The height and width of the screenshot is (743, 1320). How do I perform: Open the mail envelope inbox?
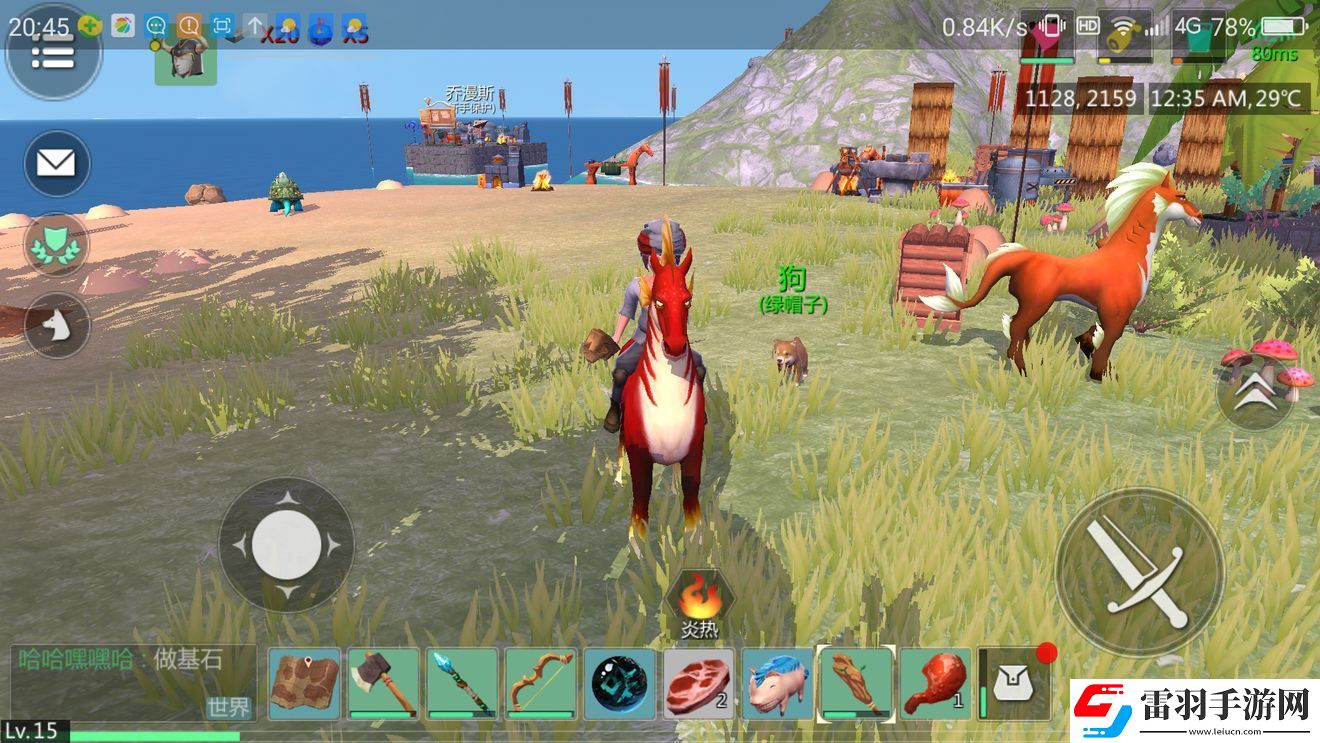[56, 163]
